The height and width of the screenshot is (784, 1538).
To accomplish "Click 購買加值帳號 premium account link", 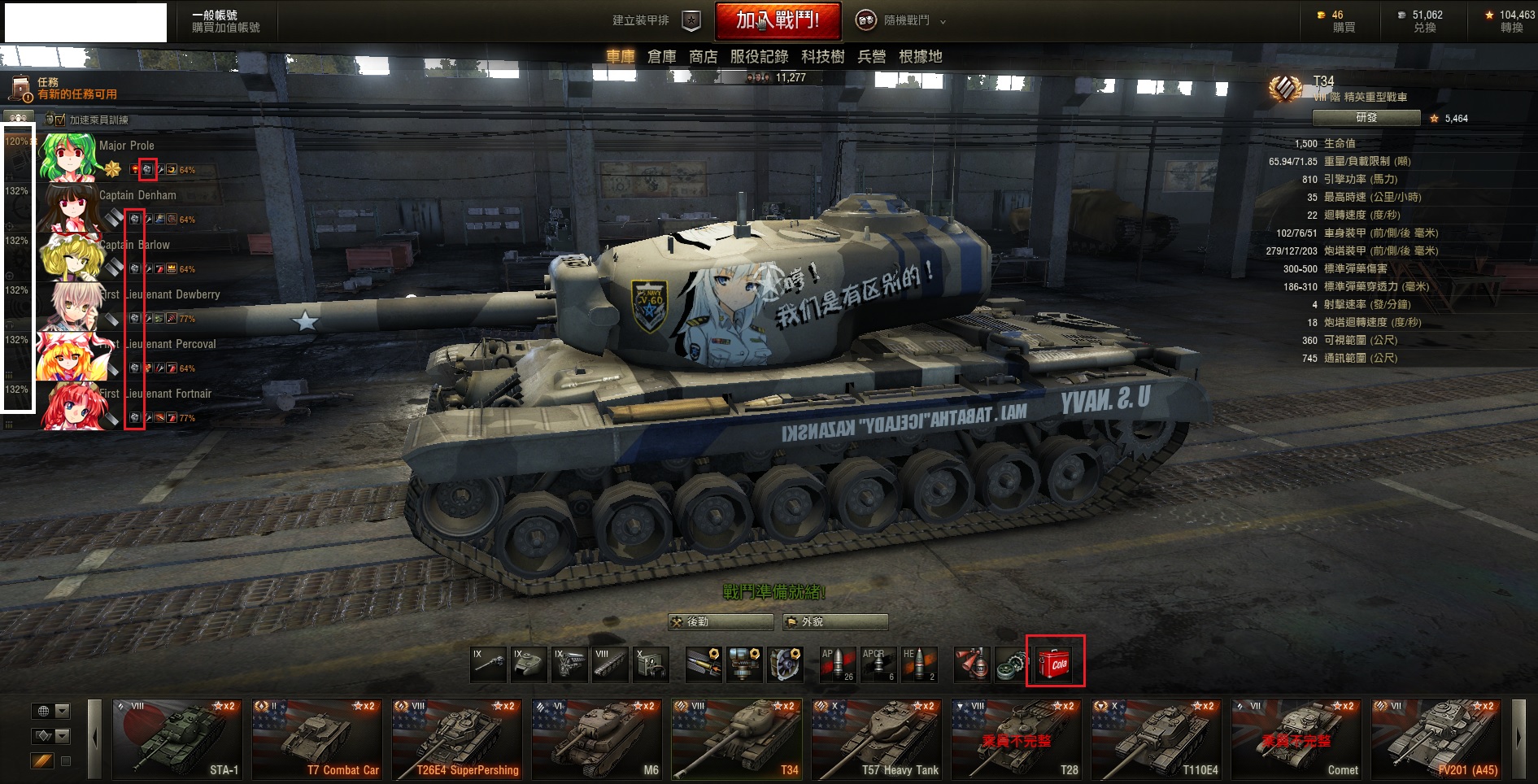I will point(226,28).
